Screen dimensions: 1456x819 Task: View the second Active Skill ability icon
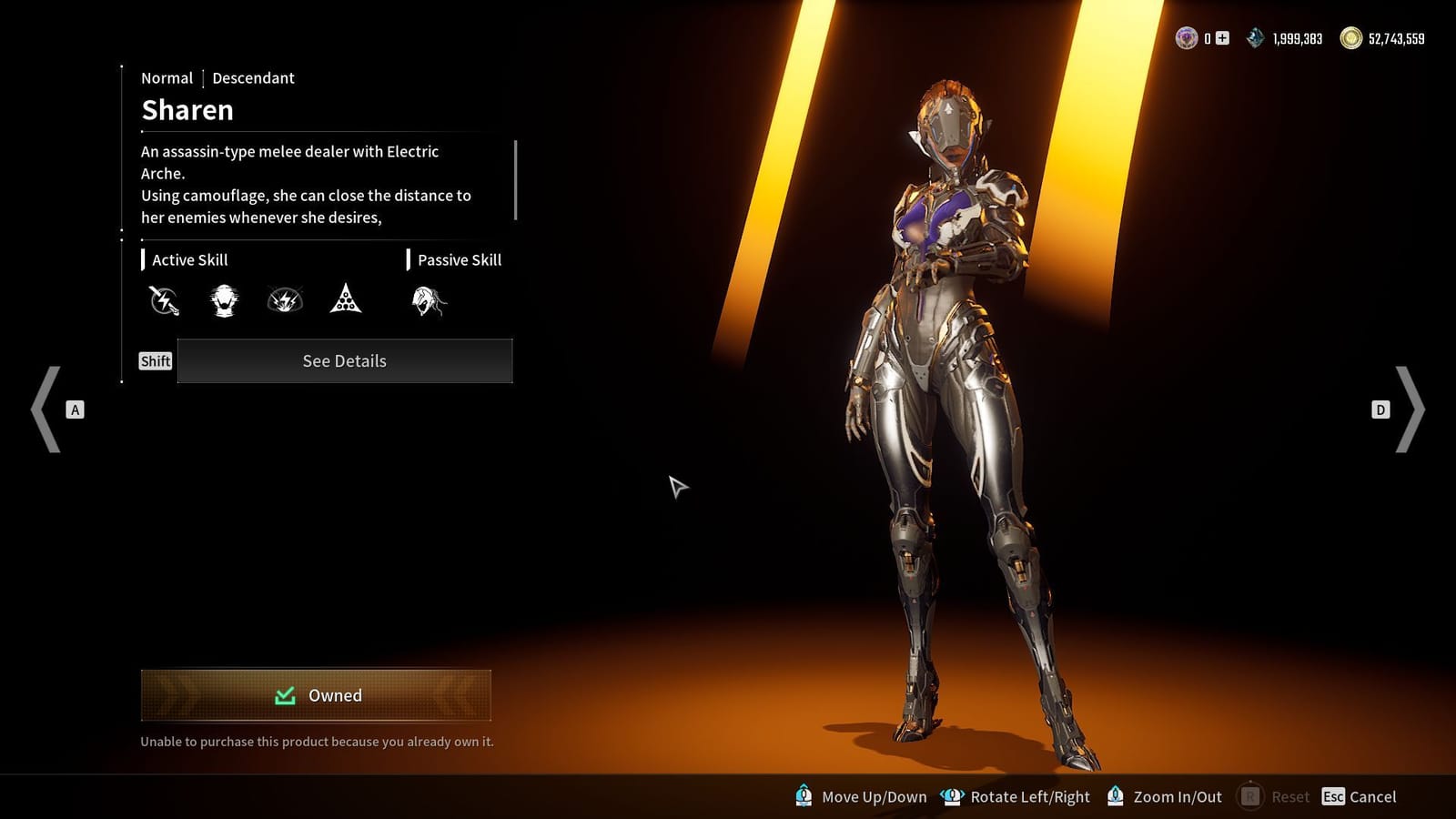pyautogui.click(x=224, y=301)
